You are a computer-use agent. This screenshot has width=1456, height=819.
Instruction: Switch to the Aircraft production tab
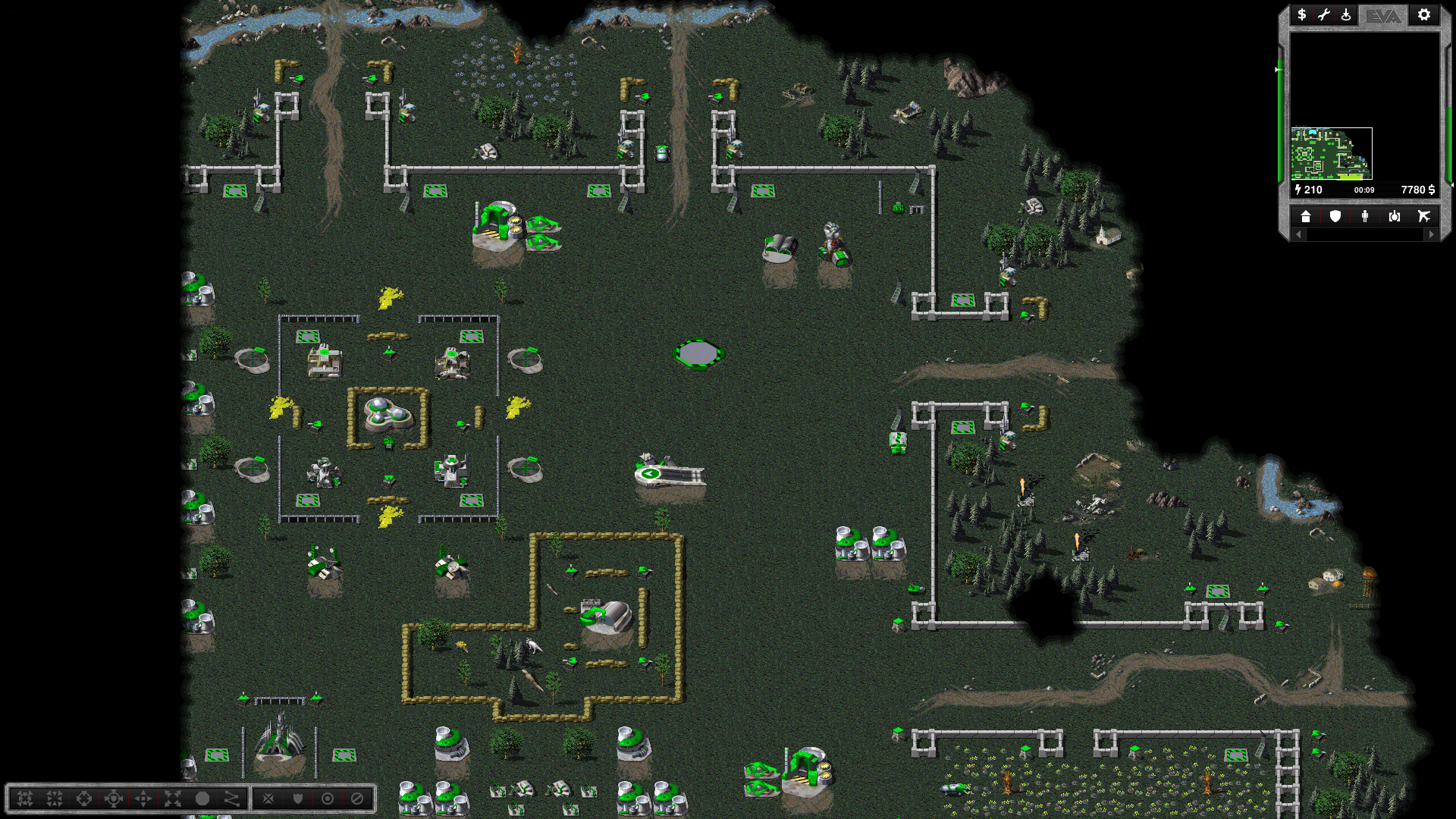coord(1424,217)
